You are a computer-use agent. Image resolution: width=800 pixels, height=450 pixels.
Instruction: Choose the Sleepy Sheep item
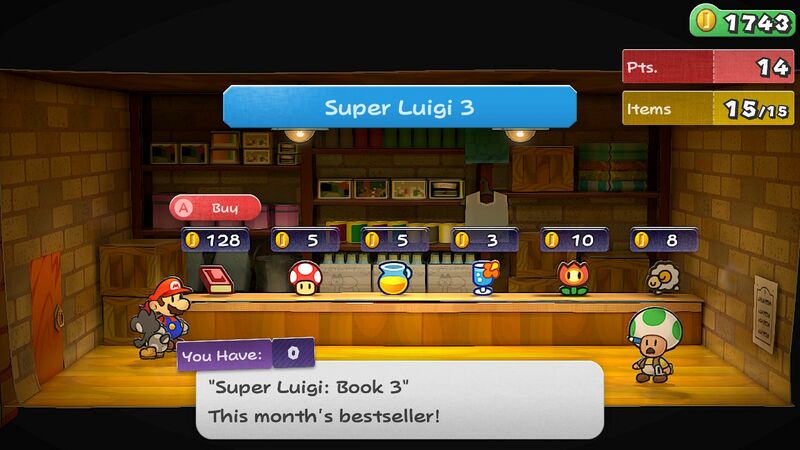pos(663,276)
